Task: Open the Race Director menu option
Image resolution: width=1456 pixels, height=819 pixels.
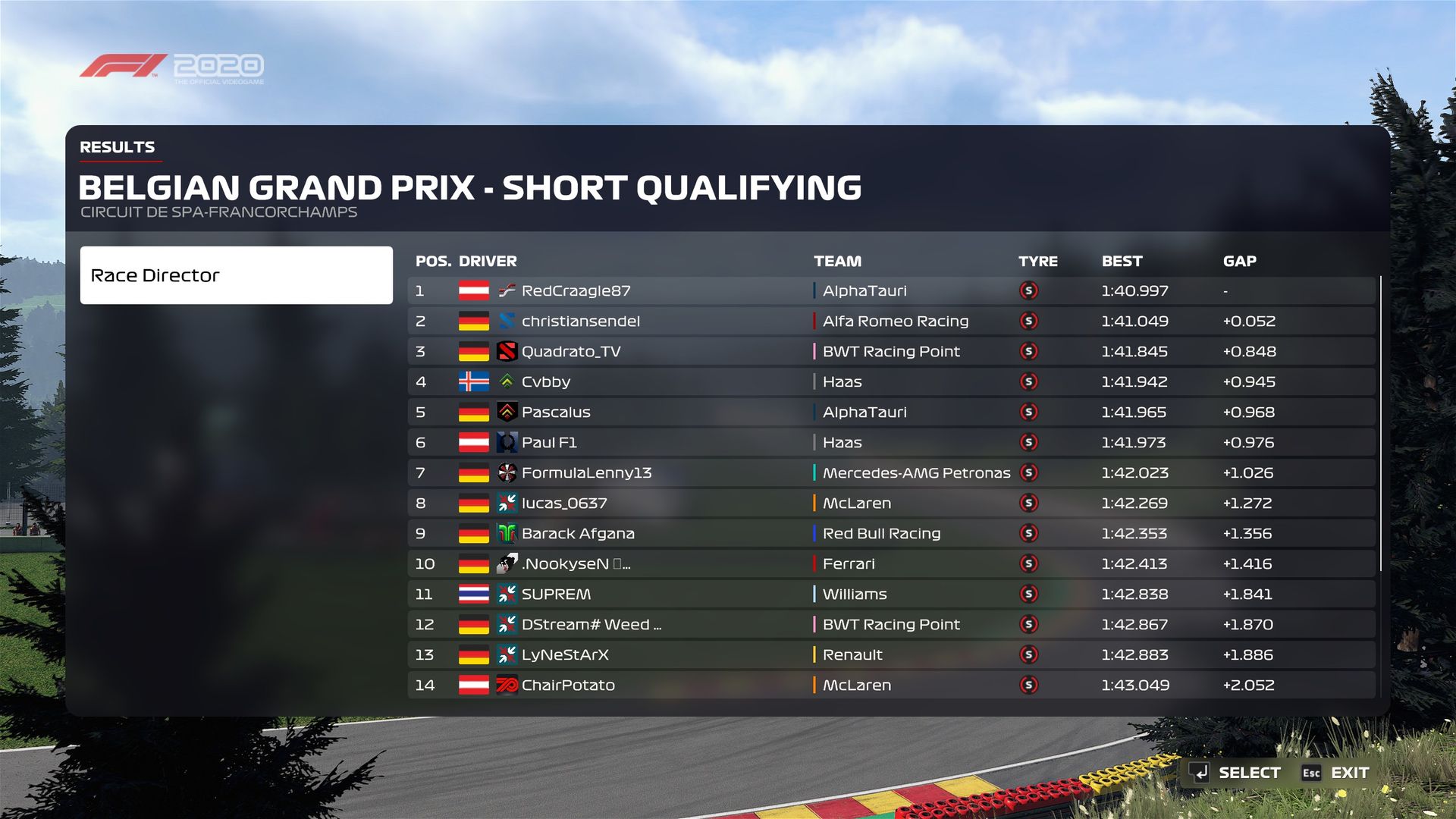Action: [x=236, y=275]
